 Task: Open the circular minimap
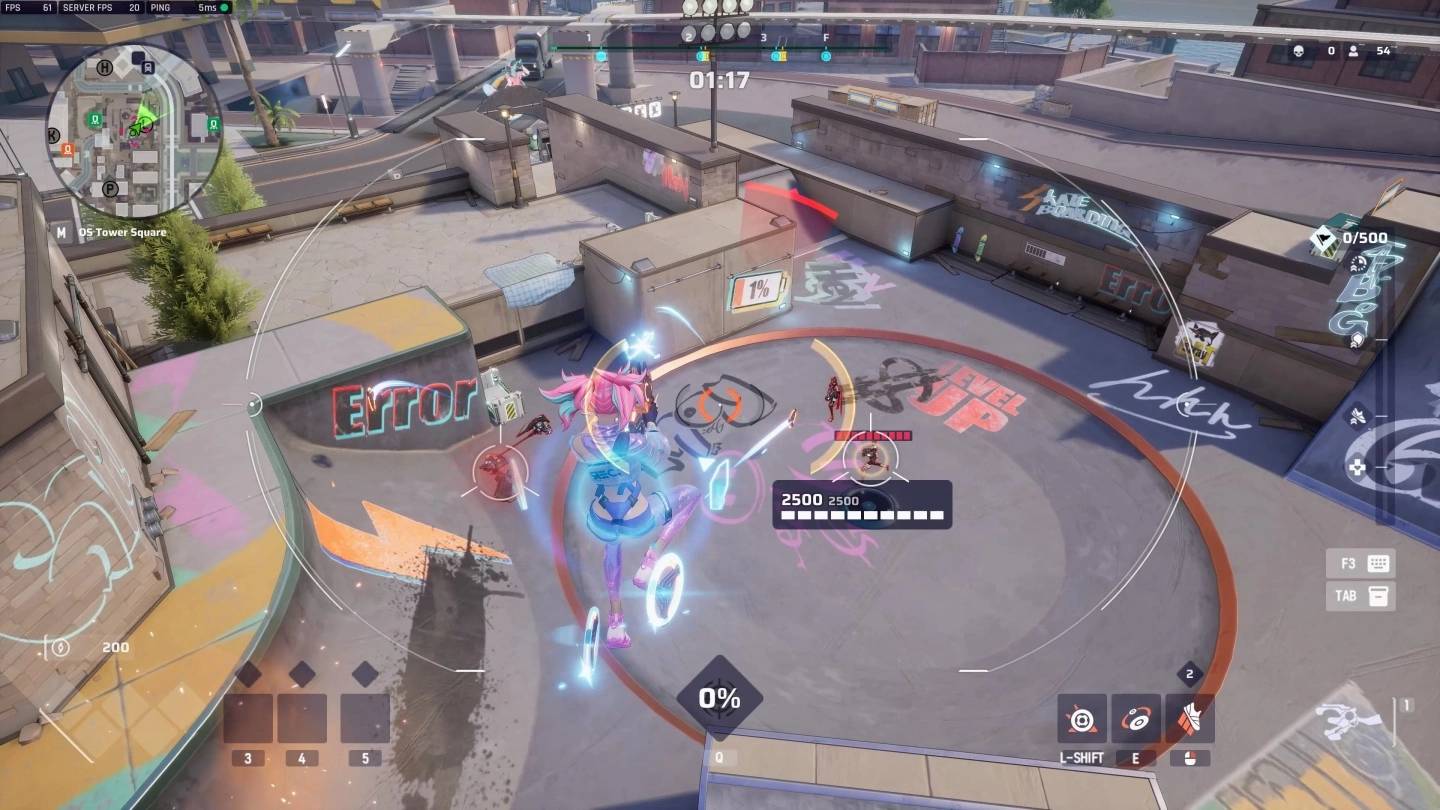[133, 131]
